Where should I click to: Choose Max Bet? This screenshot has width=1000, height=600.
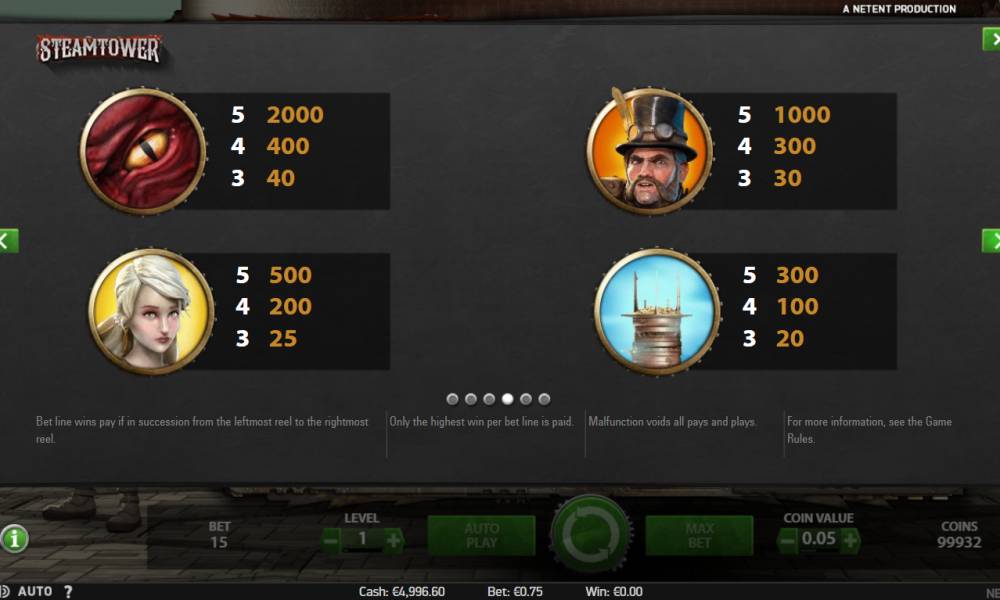699,535
